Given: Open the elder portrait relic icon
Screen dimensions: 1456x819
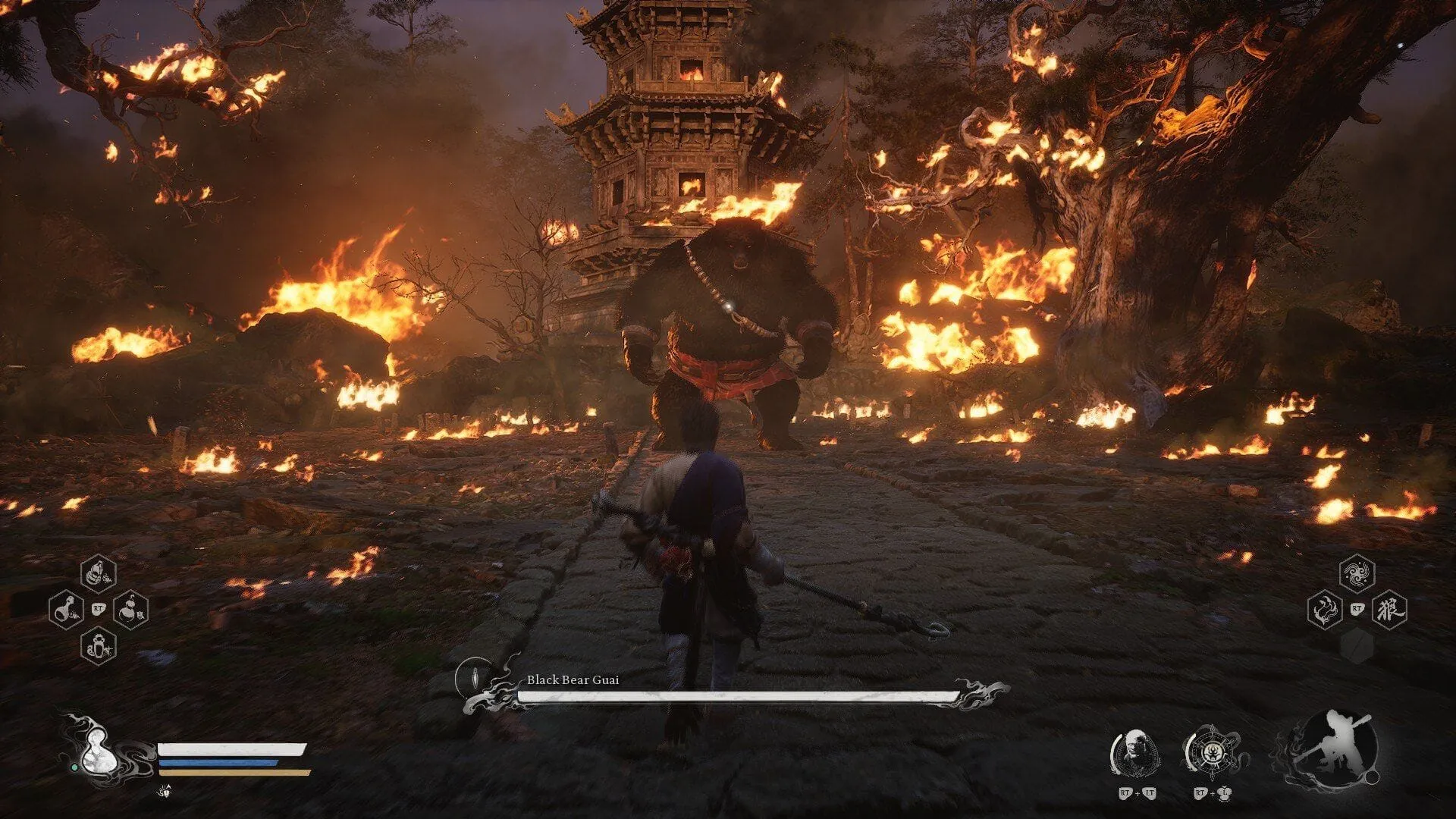Looking at the screenshot, I should [x=1134, y=752].
